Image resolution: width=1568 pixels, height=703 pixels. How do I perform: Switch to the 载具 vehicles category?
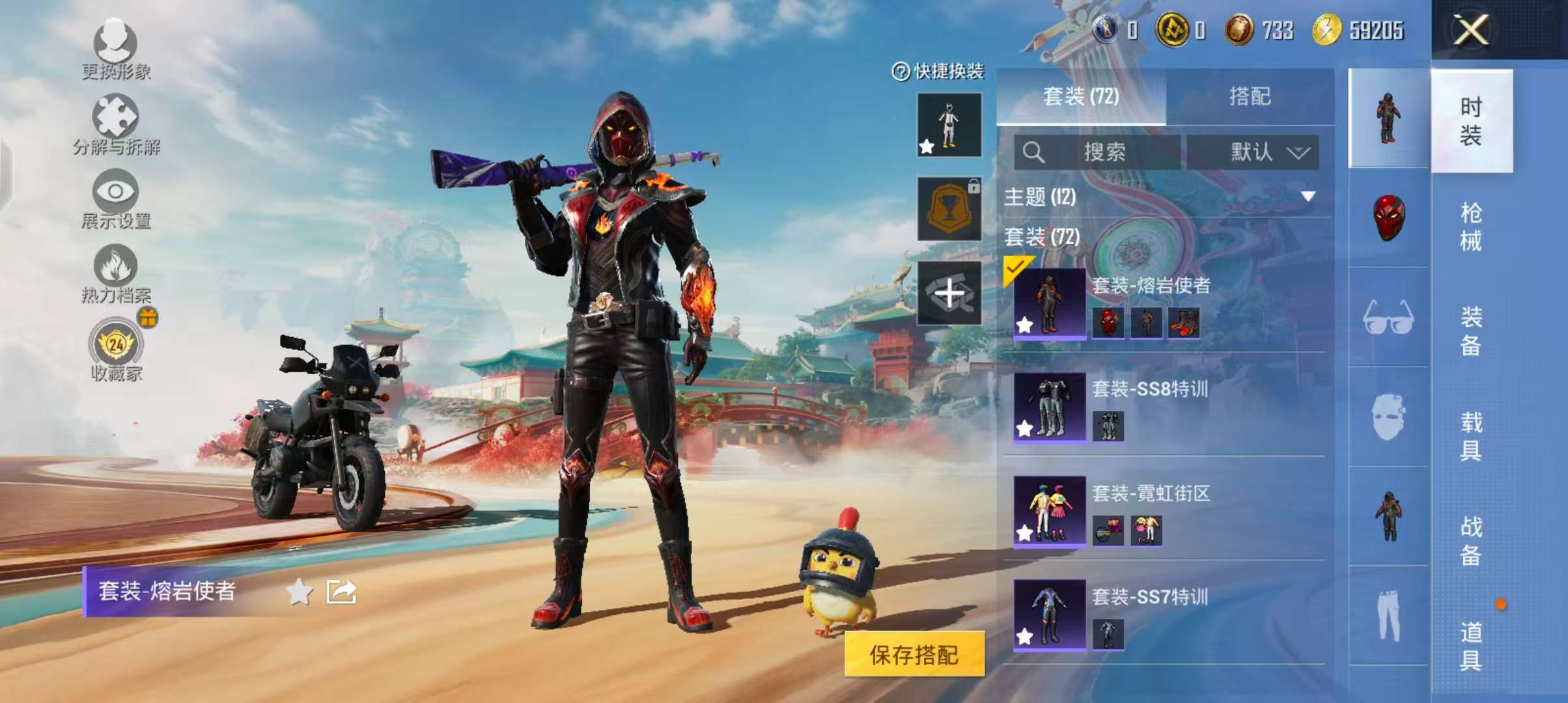coord(1471,436)
